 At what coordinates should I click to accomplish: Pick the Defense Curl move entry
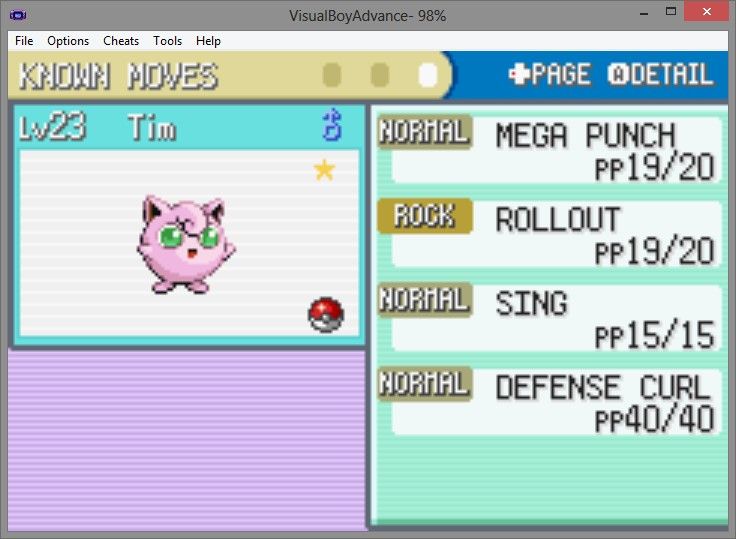[550, 402]
